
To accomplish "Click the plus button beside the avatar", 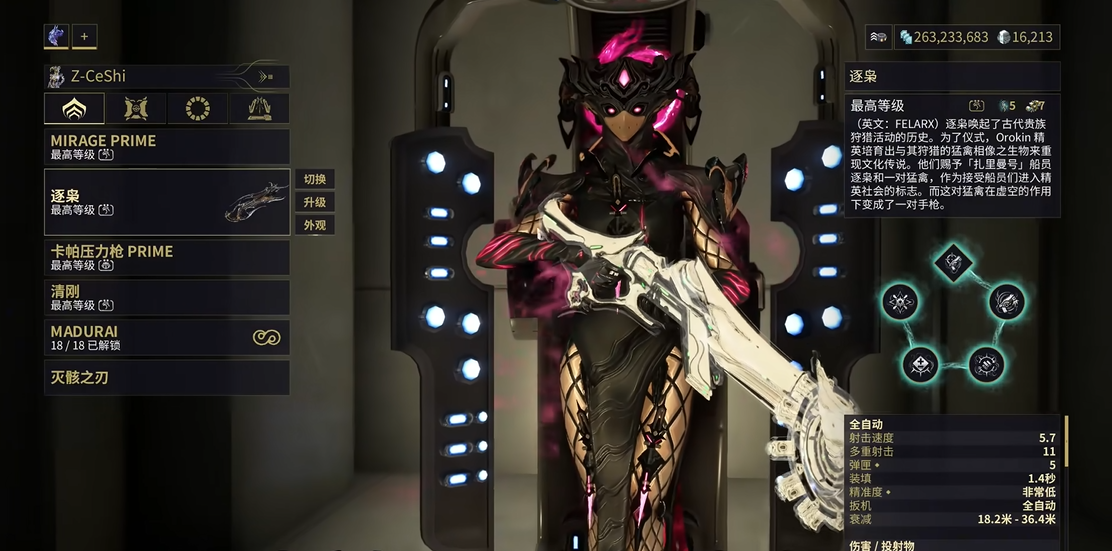I will (x=84, y=36).
